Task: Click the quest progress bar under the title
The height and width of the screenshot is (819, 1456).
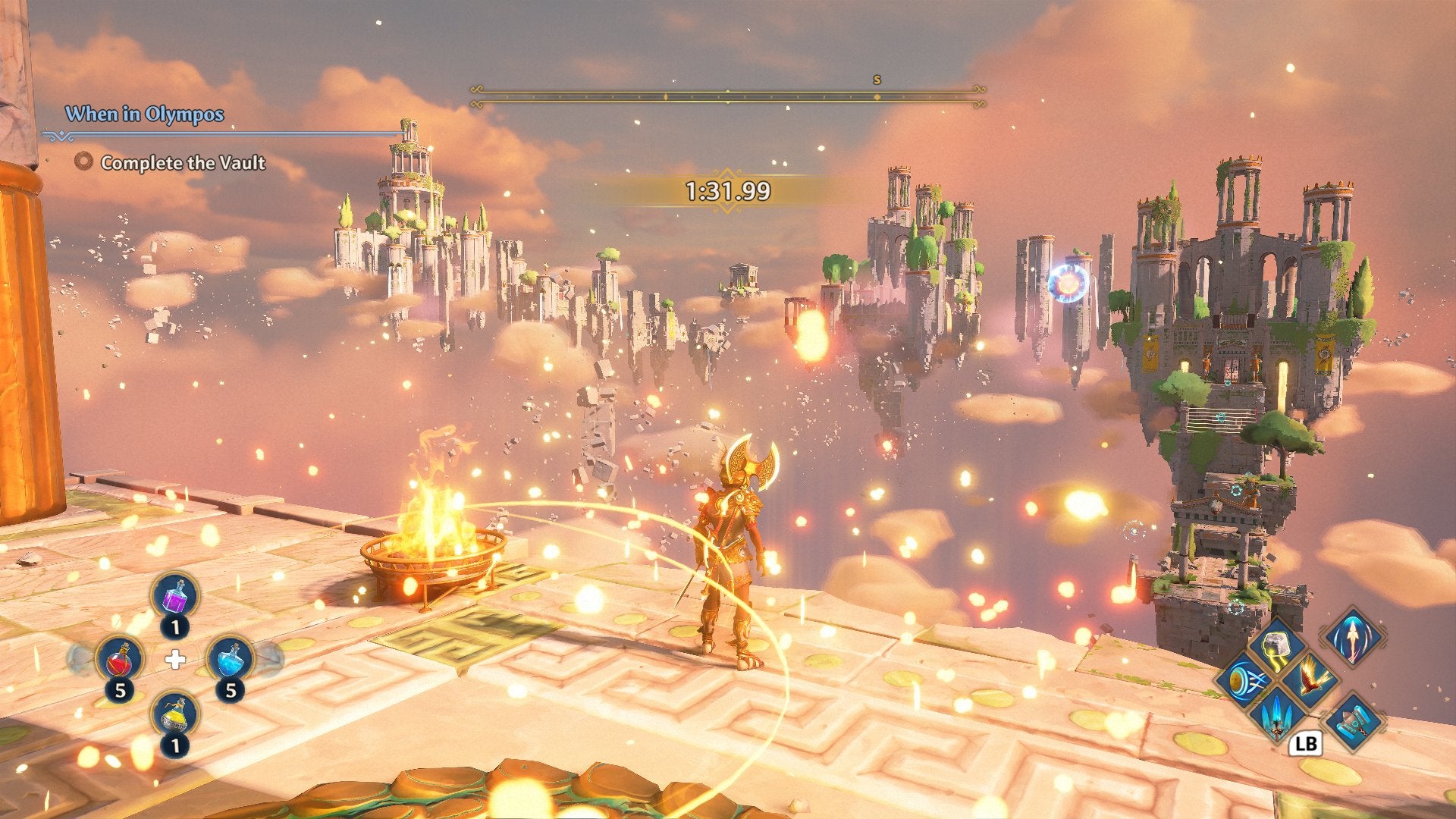Action: pos(220,136)
